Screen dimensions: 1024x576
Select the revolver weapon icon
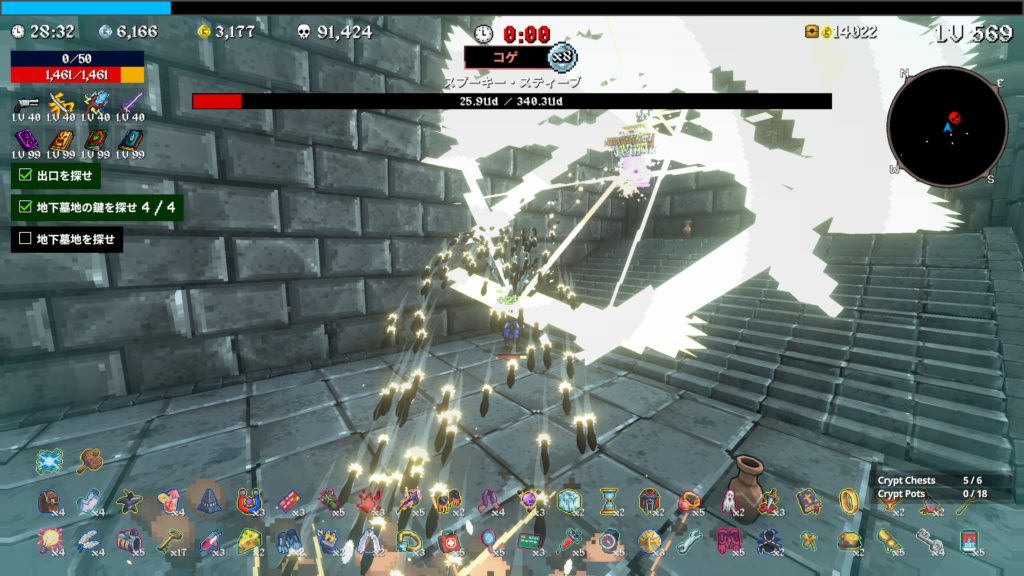click(27, 103)
